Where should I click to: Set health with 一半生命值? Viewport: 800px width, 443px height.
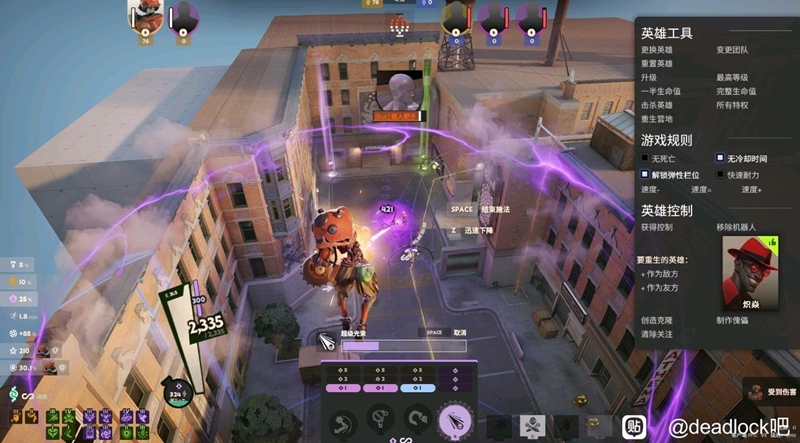[x=662, y=91]
